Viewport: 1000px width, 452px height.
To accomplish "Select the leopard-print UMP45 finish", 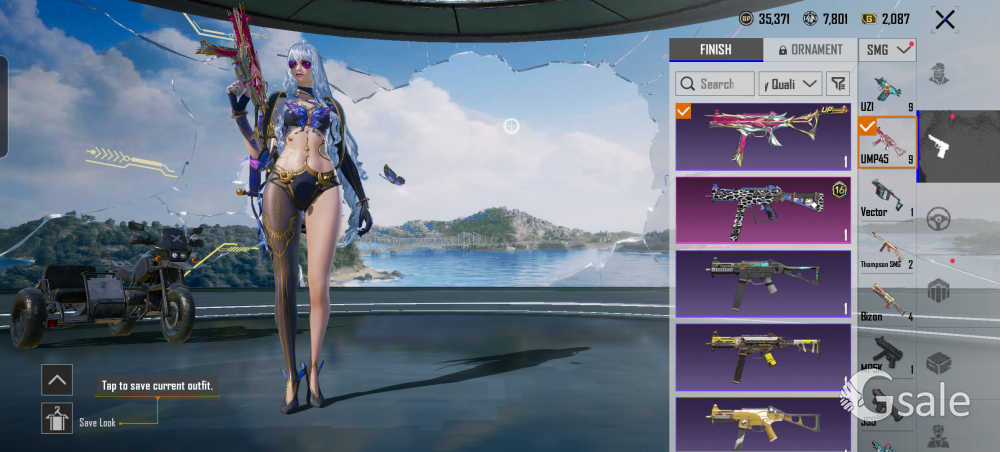I will point(762,210).
